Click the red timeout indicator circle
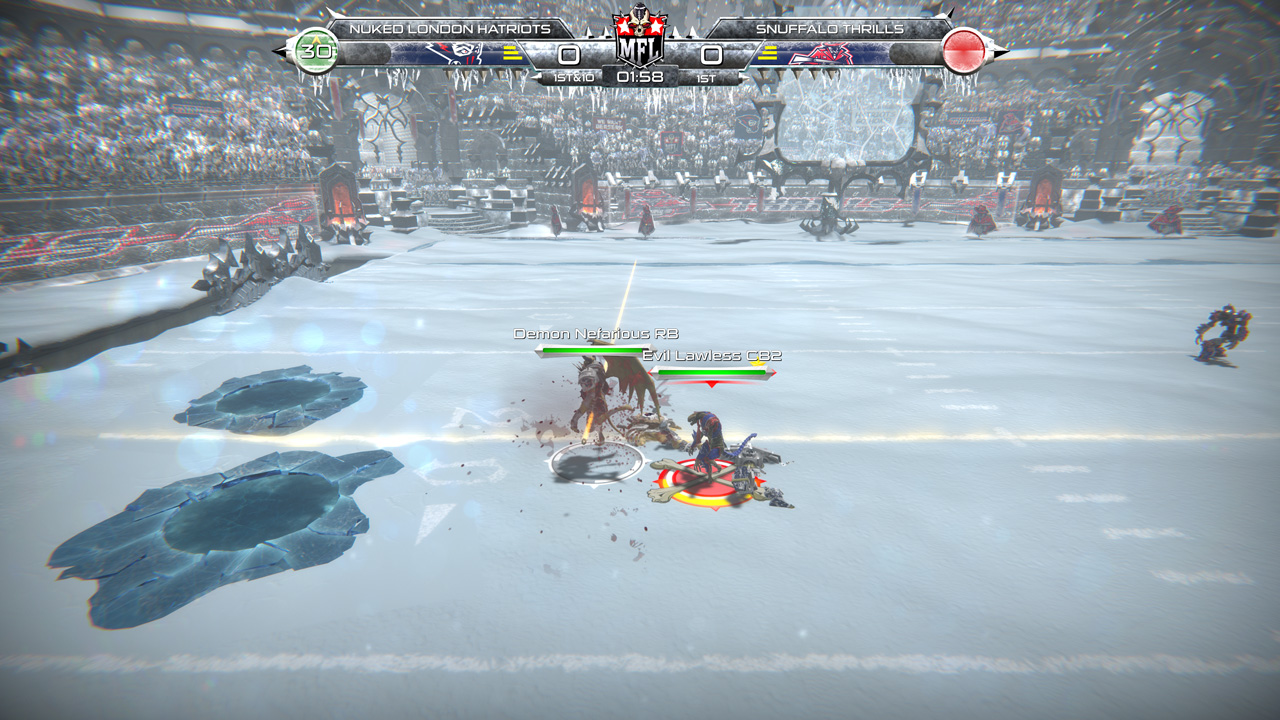 click(963, 52)
